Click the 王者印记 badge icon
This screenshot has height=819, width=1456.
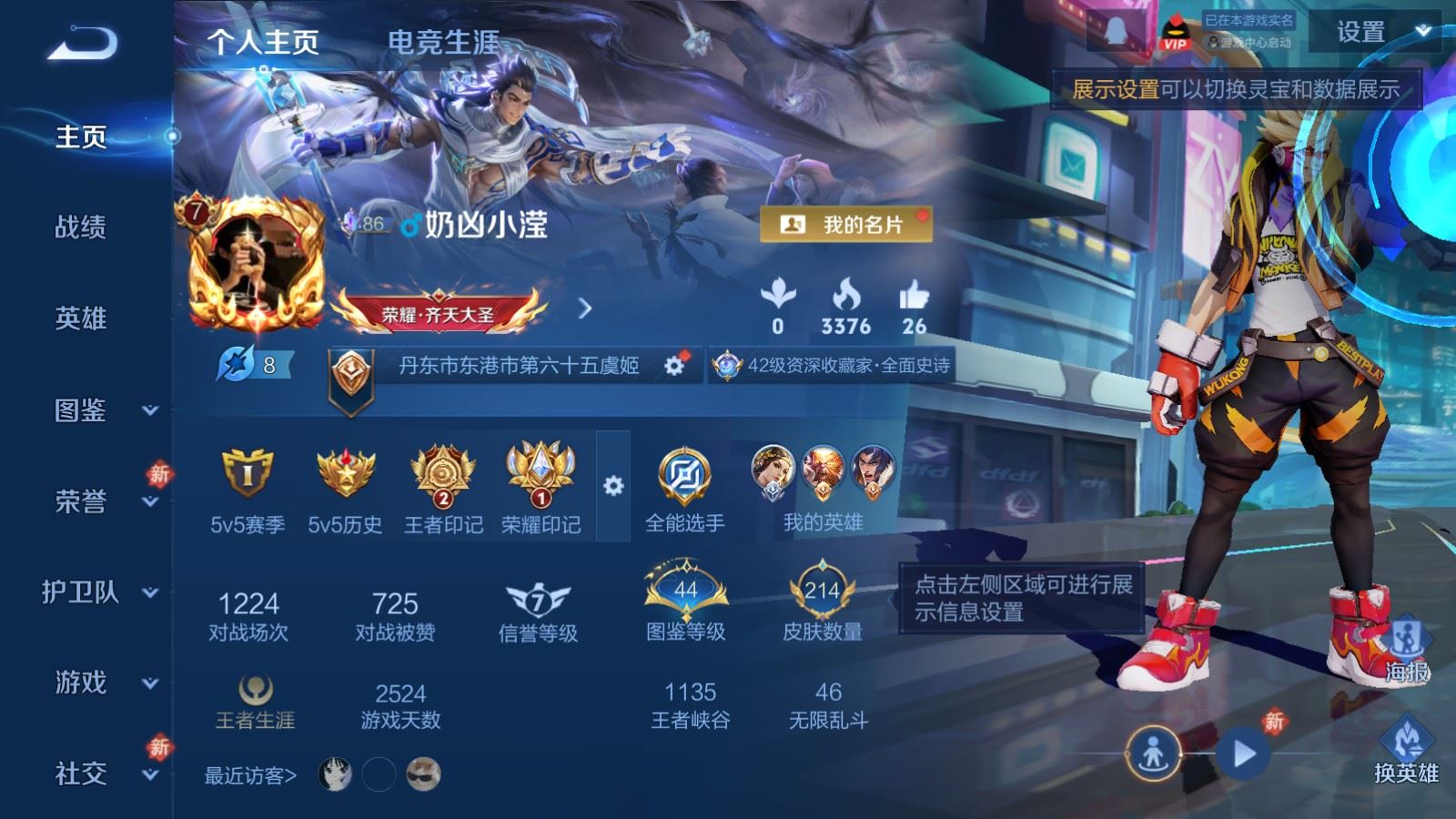(443, 473)
